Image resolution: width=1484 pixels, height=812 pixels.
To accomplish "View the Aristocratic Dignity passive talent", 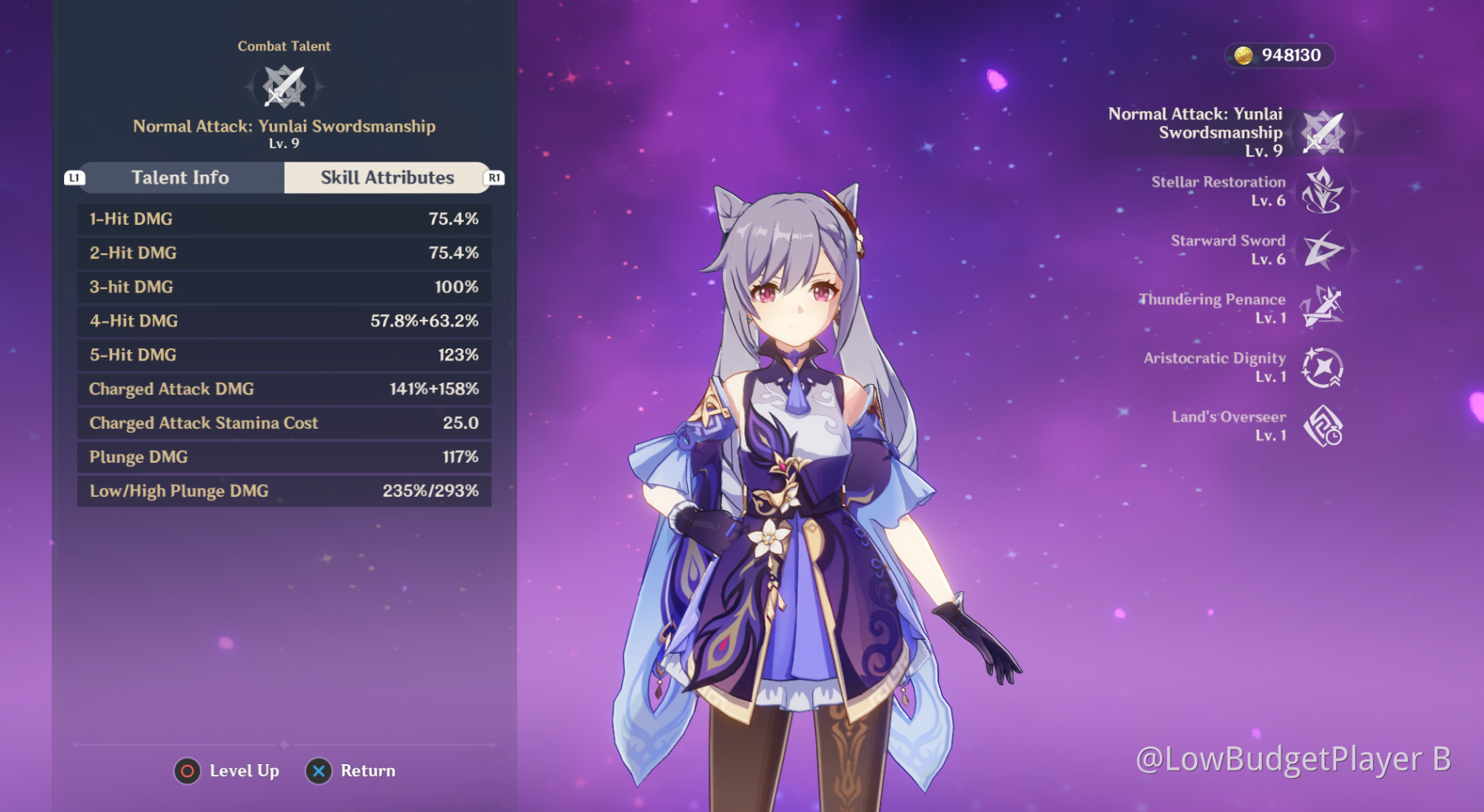I will coord(1322,367).
